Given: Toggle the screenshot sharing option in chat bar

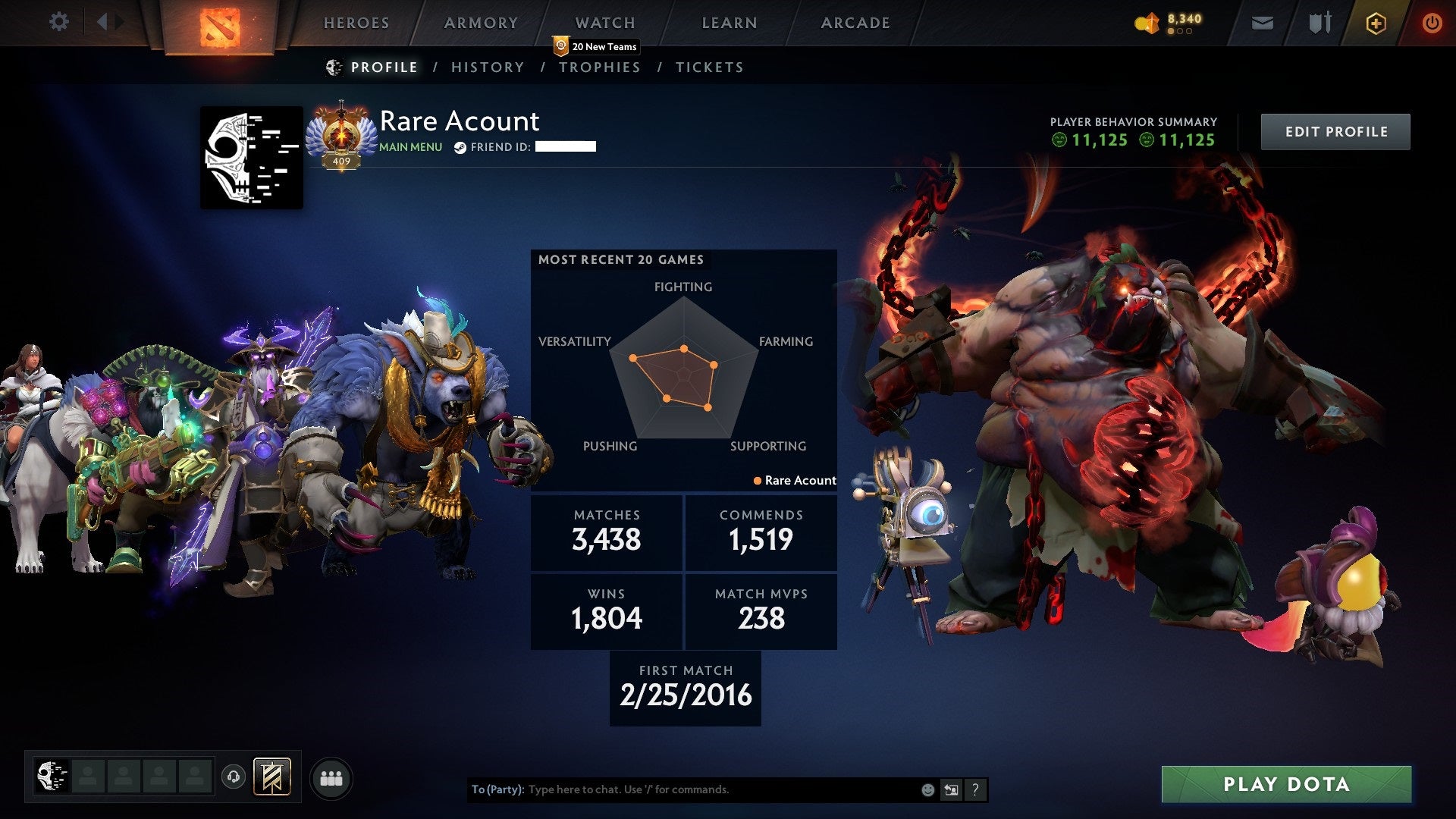Looking at the screenshot, I should 950,789.
